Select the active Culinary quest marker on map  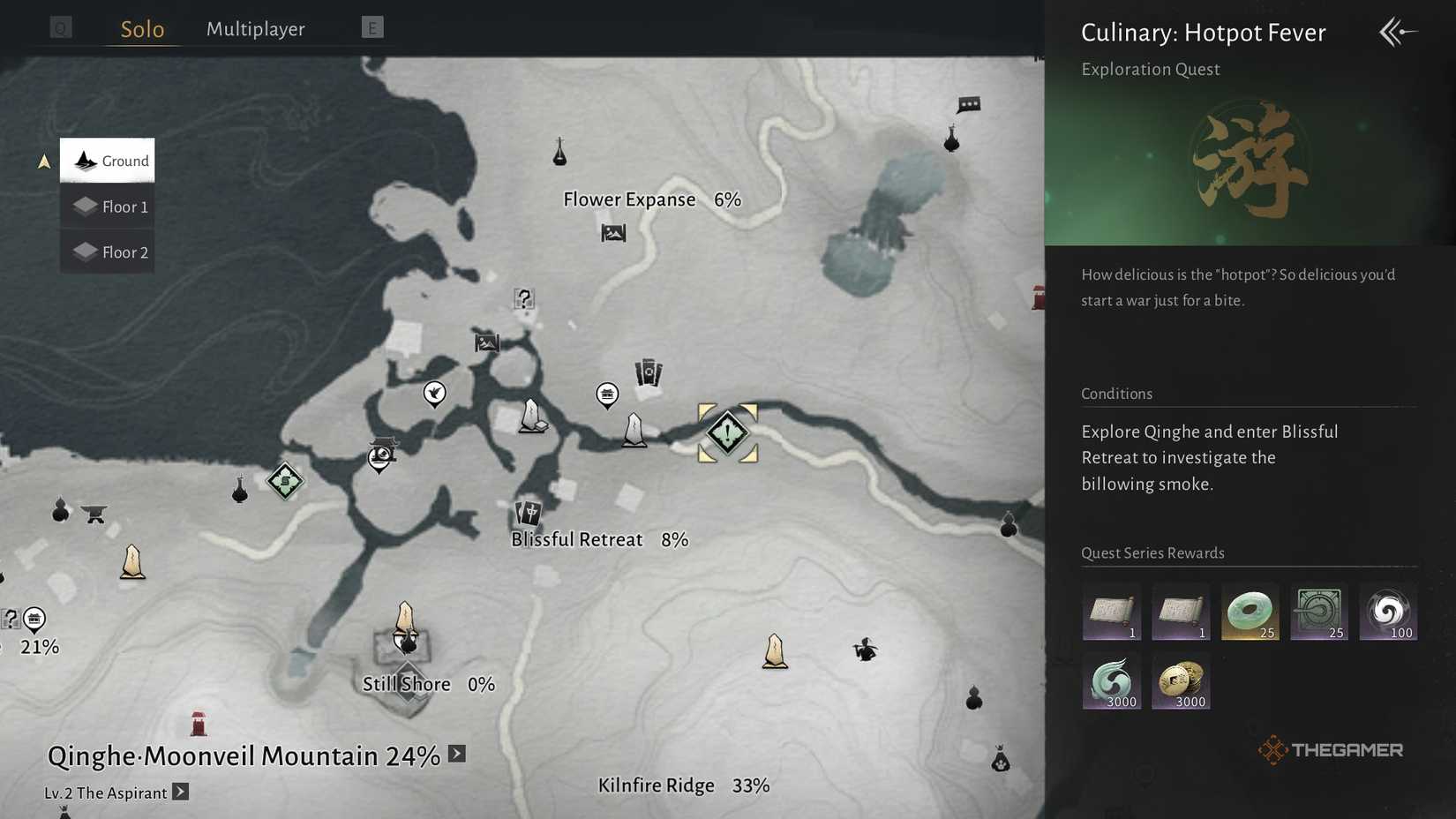point(726,432)
